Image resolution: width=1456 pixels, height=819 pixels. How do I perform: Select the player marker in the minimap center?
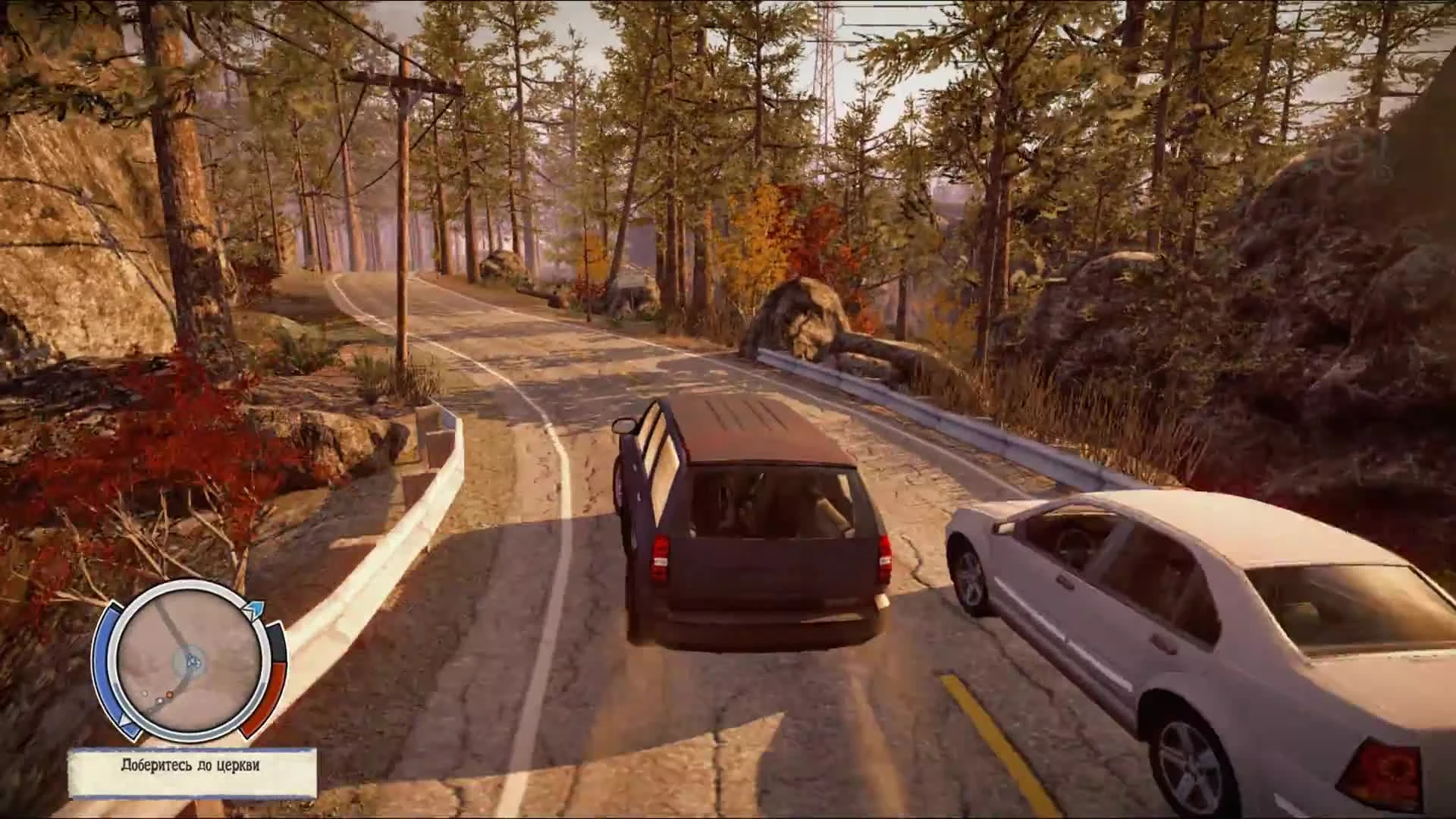(192, 661)
